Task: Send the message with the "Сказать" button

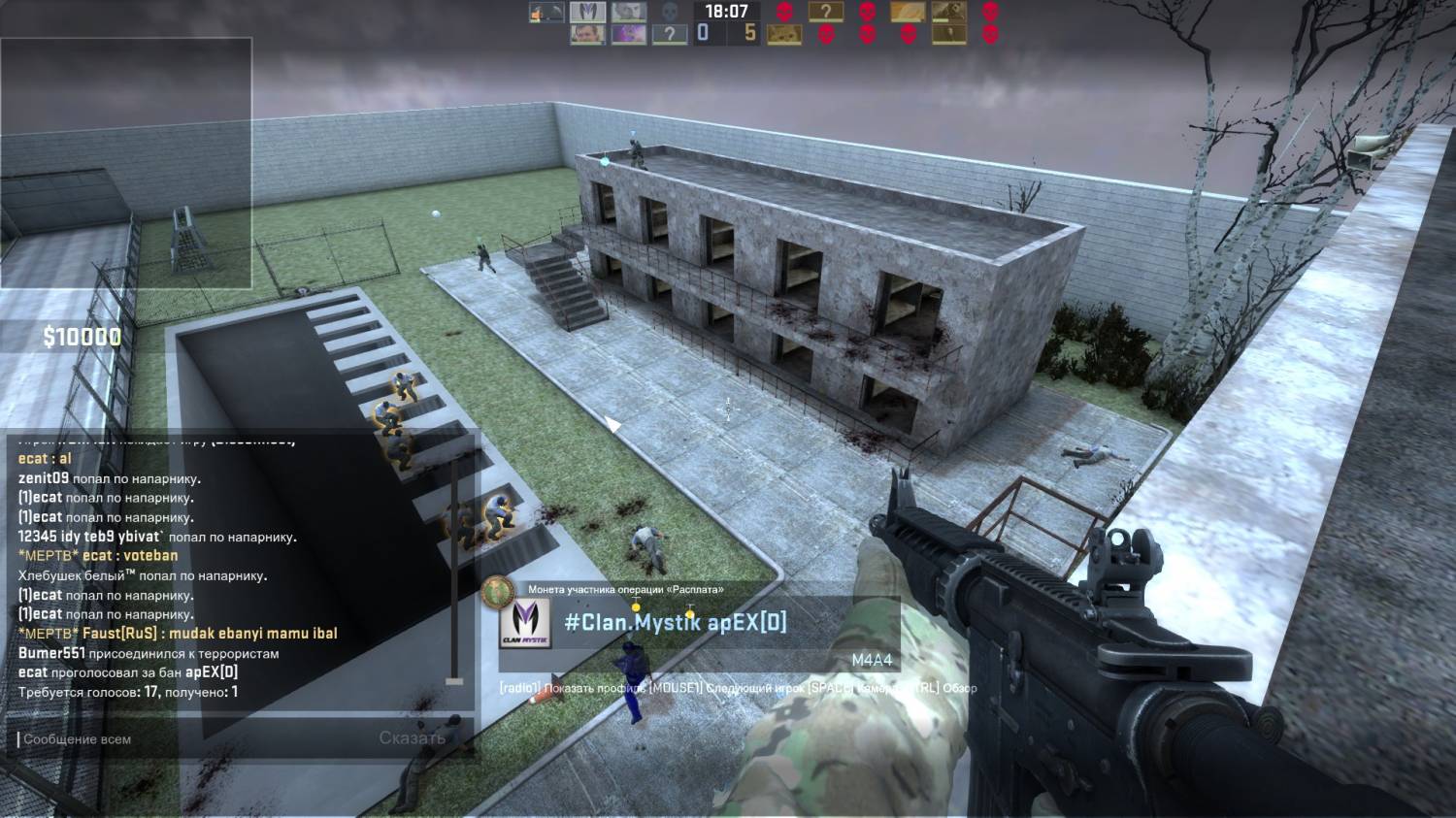Action: coord(412,738)
